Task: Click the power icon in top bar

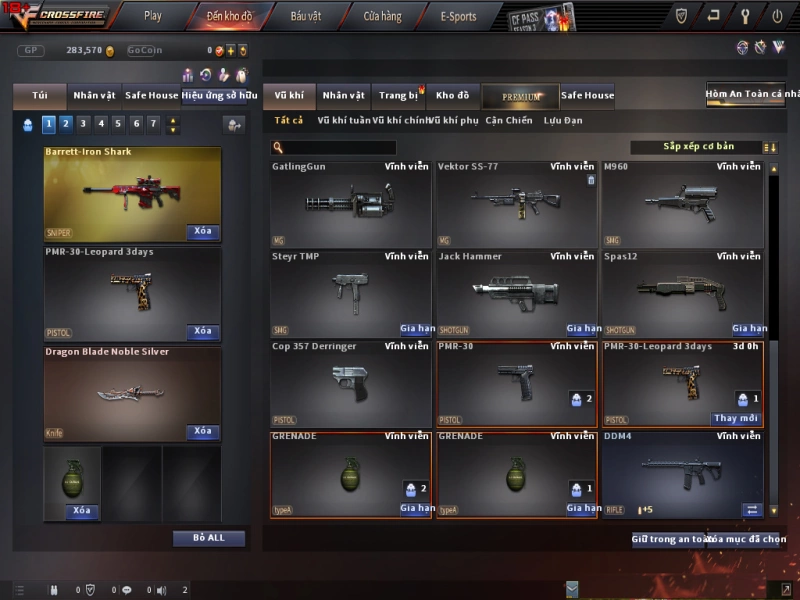Action: (x=777, y=16)
